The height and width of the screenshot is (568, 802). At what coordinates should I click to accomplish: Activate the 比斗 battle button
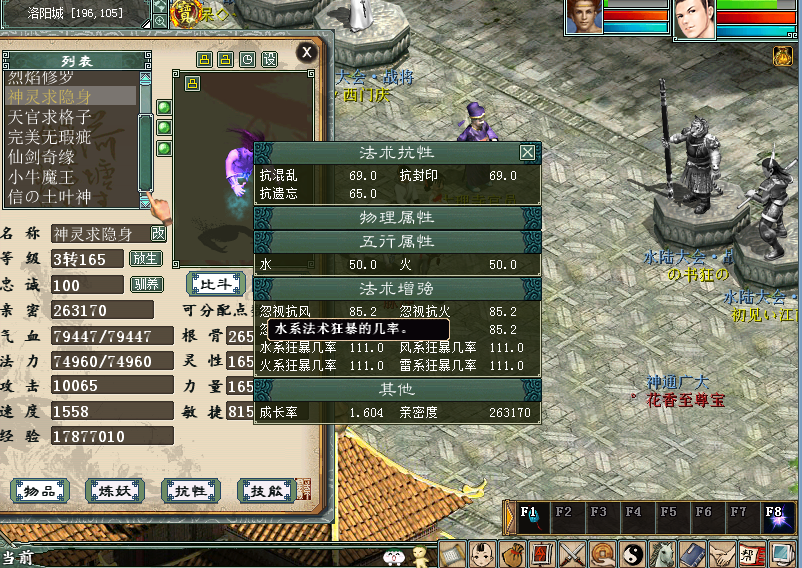coord(216,284)
